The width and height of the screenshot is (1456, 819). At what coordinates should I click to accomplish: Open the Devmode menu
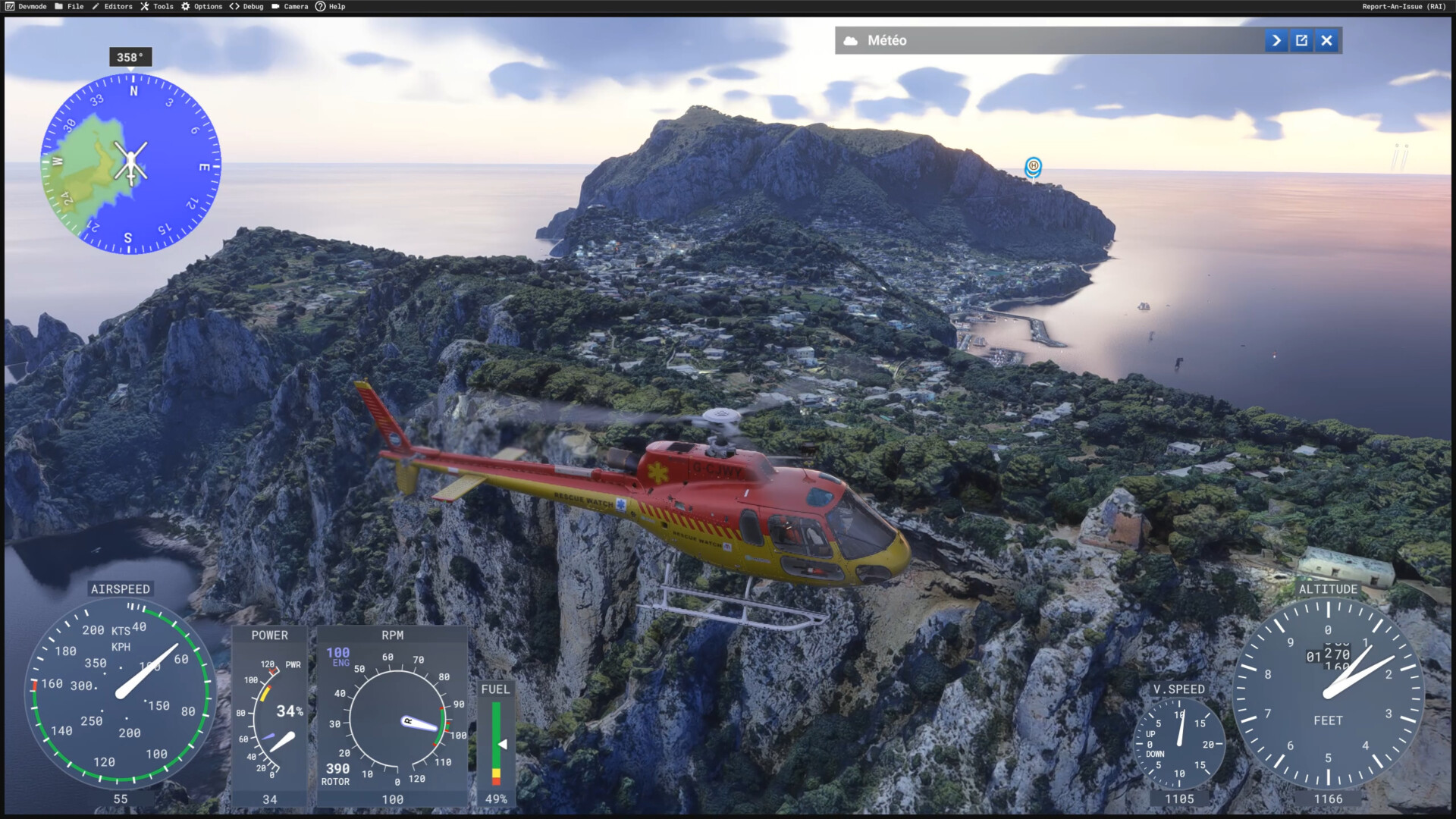point(26,6)
